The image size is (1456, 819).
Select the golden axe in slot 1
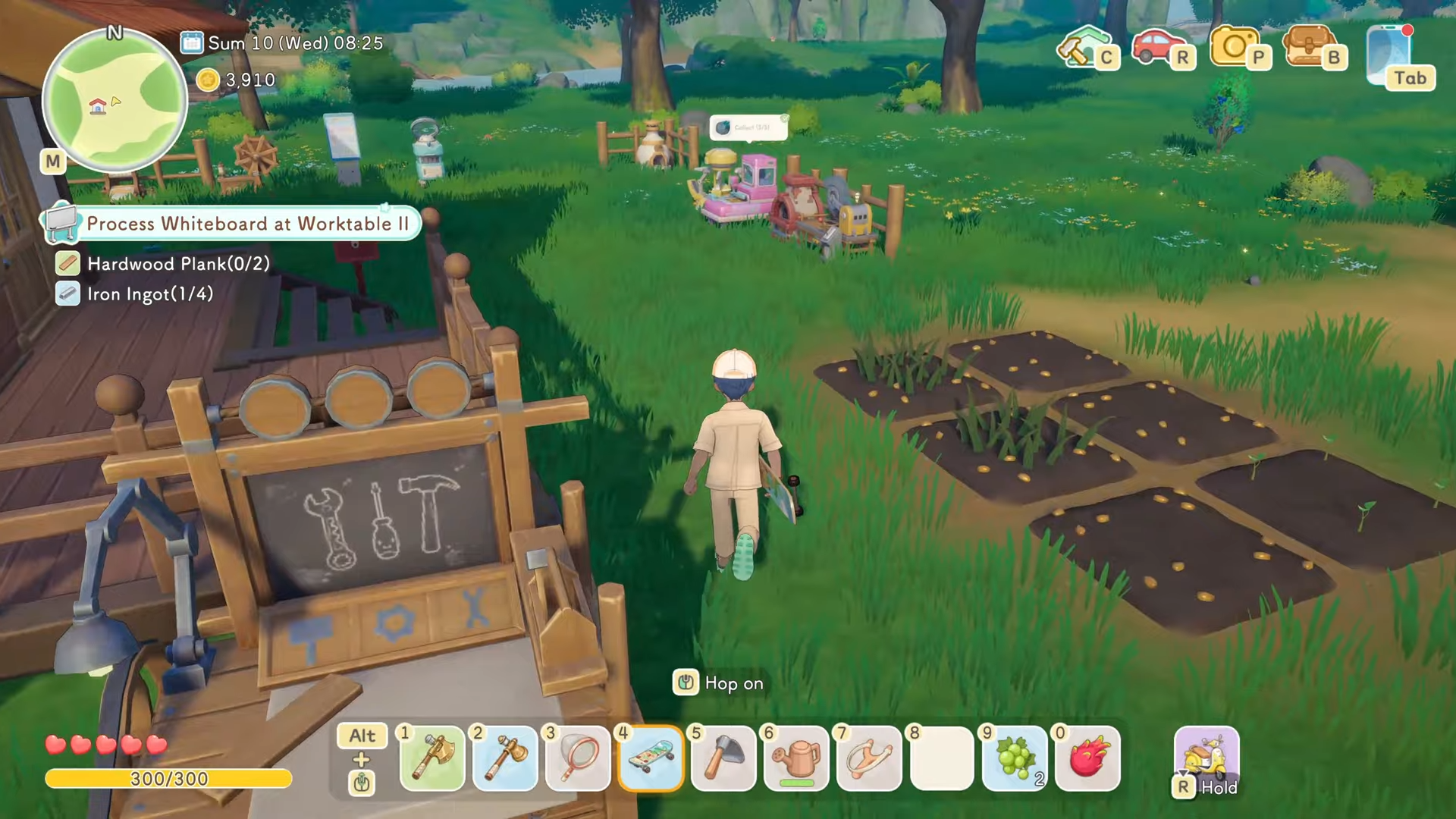tap(431, 758)
